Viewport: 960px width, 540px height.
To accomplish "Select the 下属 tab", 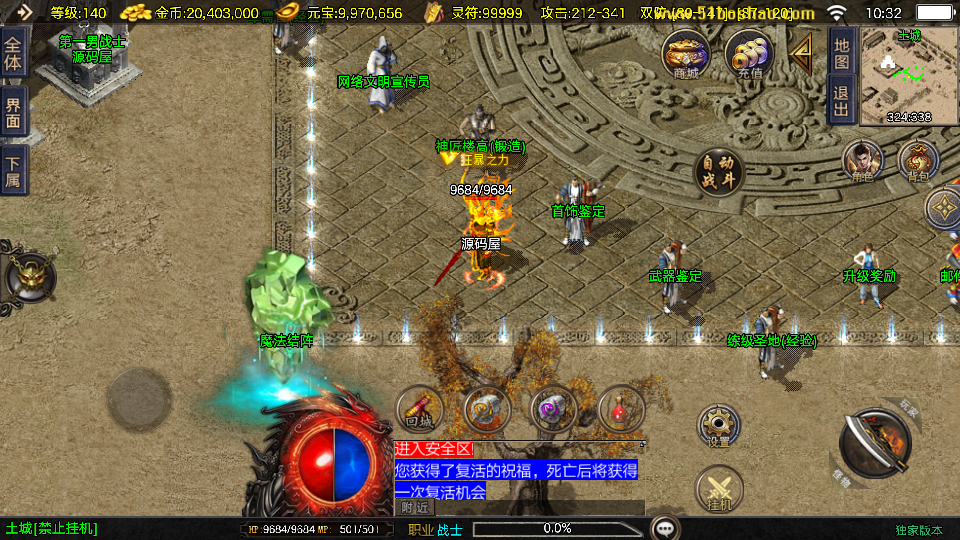I will 13,172.
